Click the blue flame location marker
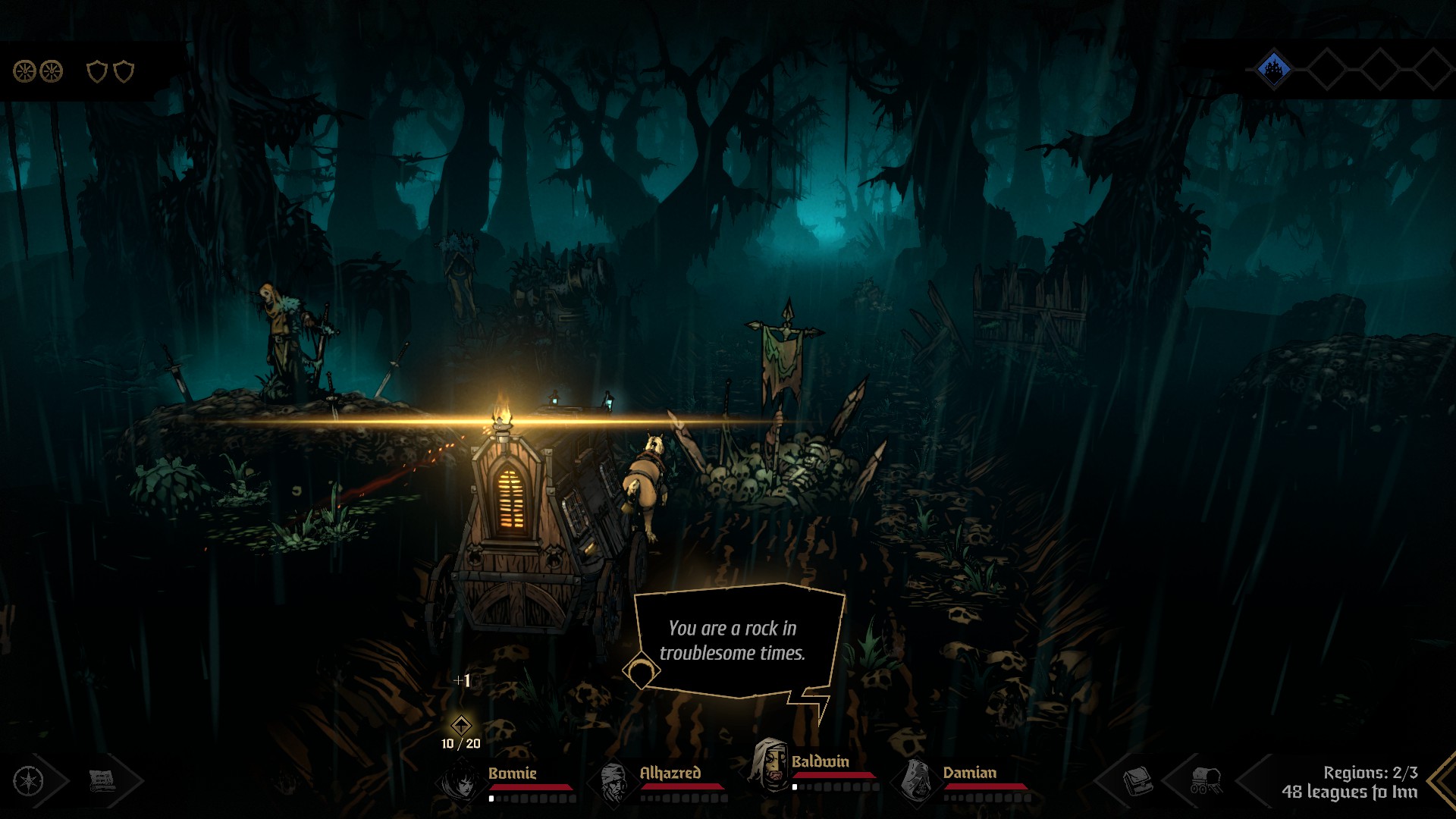Screen dimensions: 1456x819 pos(1274,70)
